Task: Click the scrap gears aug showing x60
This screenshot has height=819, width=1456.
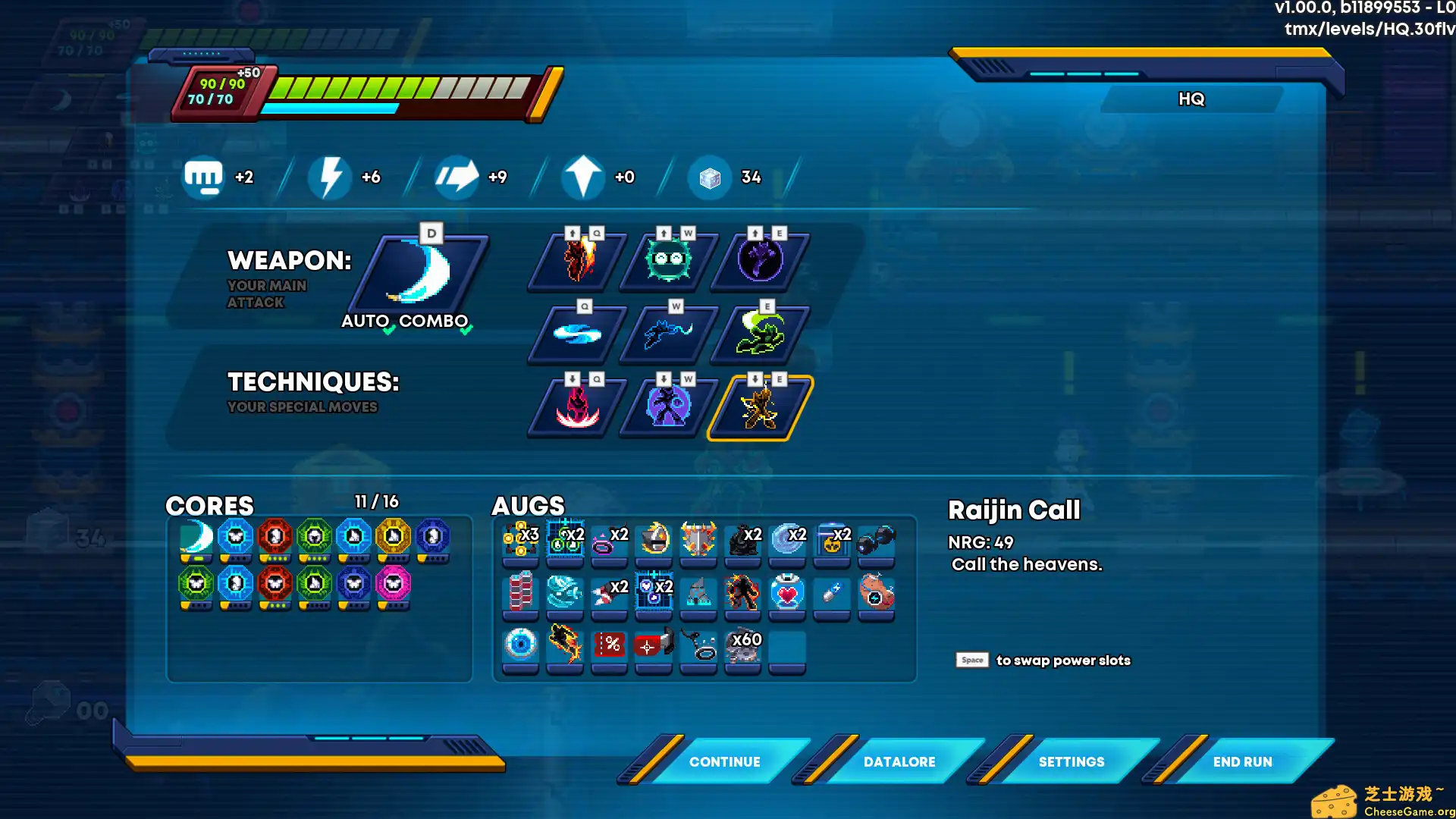Action: click(x=743, y=642)
